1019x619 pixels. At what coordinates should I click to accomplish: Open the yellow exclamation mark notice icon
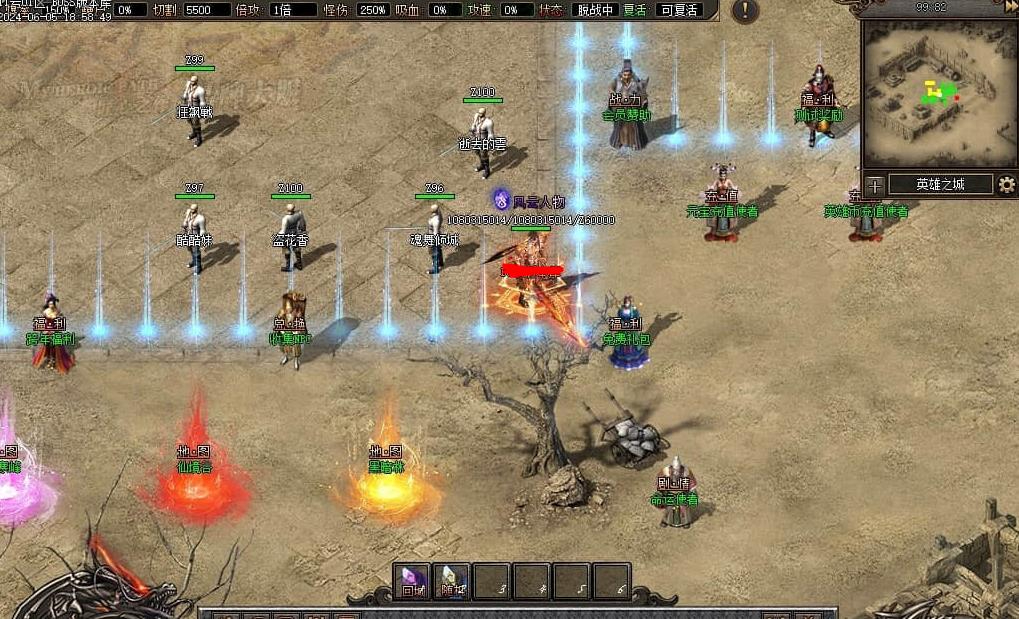(745, 11)
